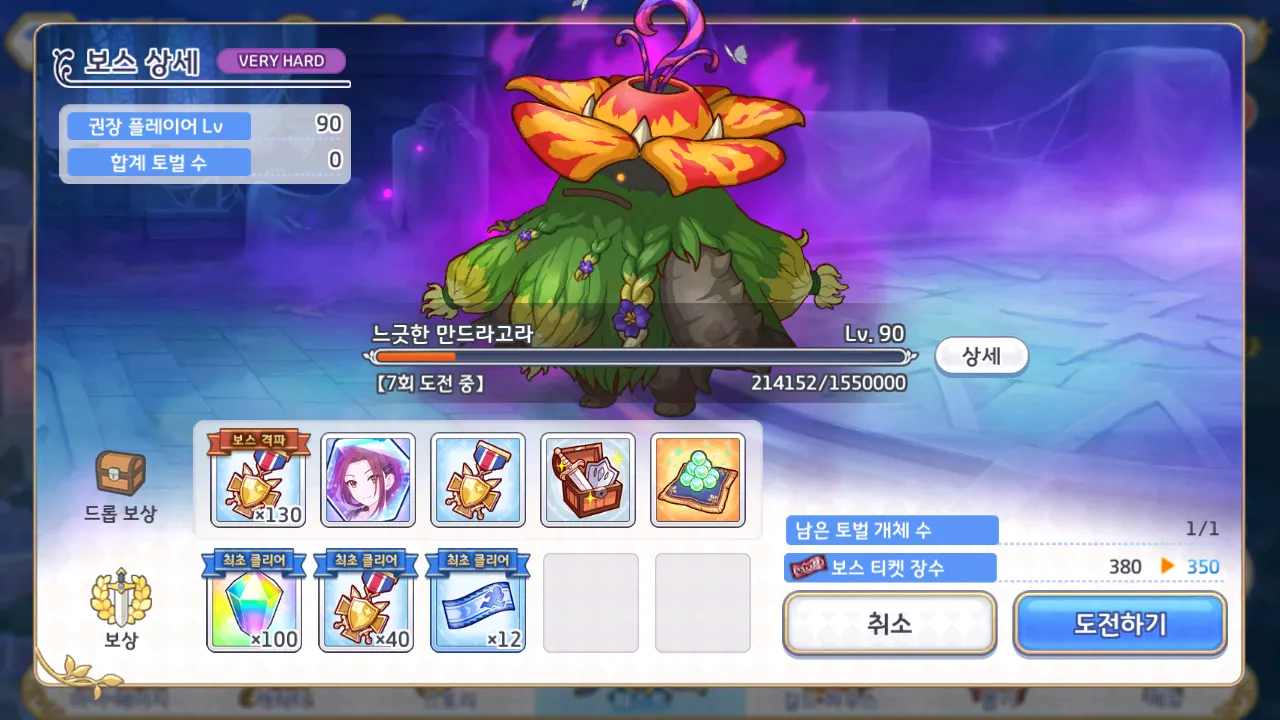The image size is (1280, 720).
Task: Click the mana pouch drop reward icon
Action: [700, 479]
